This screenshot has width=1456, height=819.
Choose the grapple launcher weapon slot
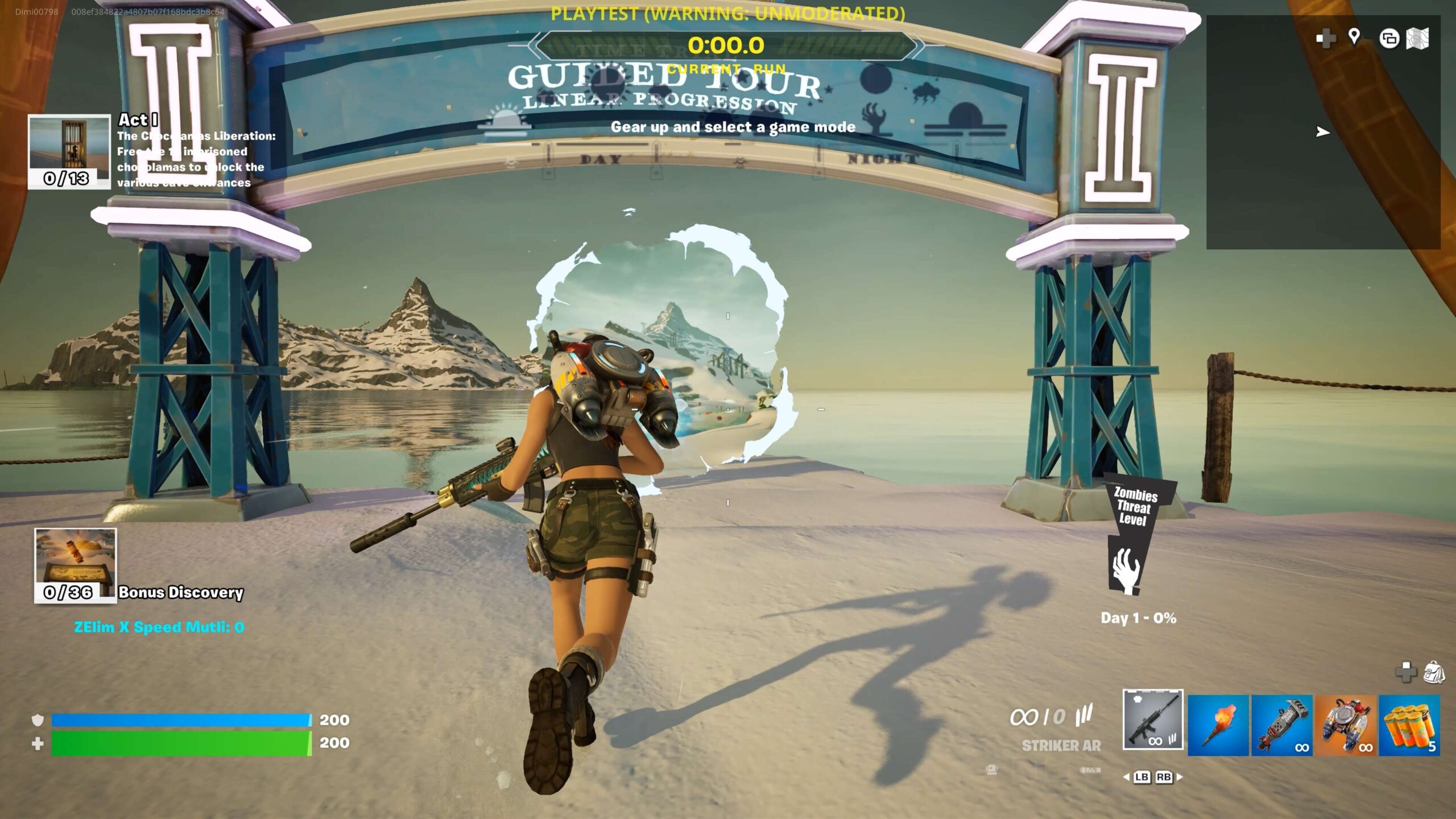pos(1281,725)
